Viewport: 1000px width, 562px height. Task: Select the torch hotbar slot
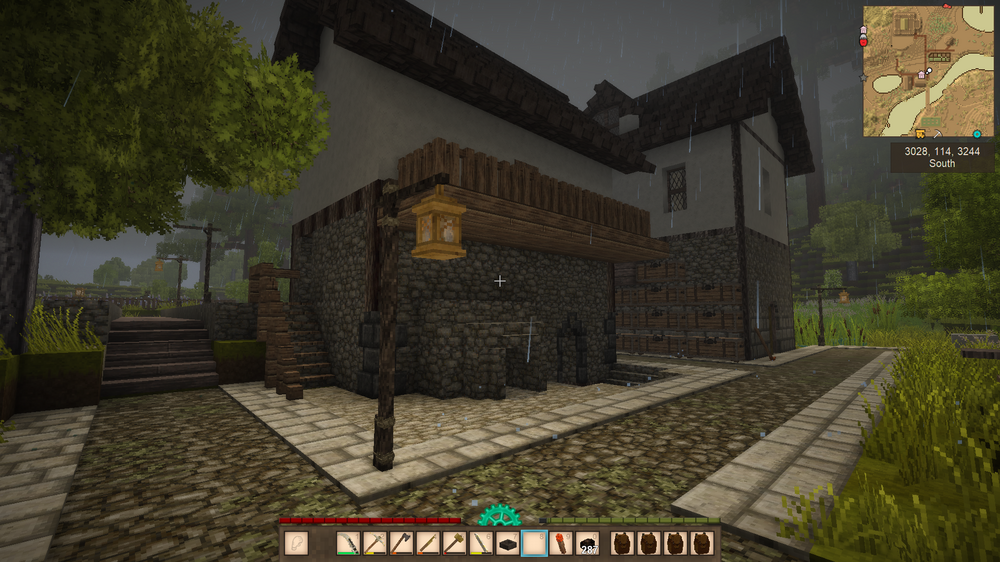click(561, 544)
